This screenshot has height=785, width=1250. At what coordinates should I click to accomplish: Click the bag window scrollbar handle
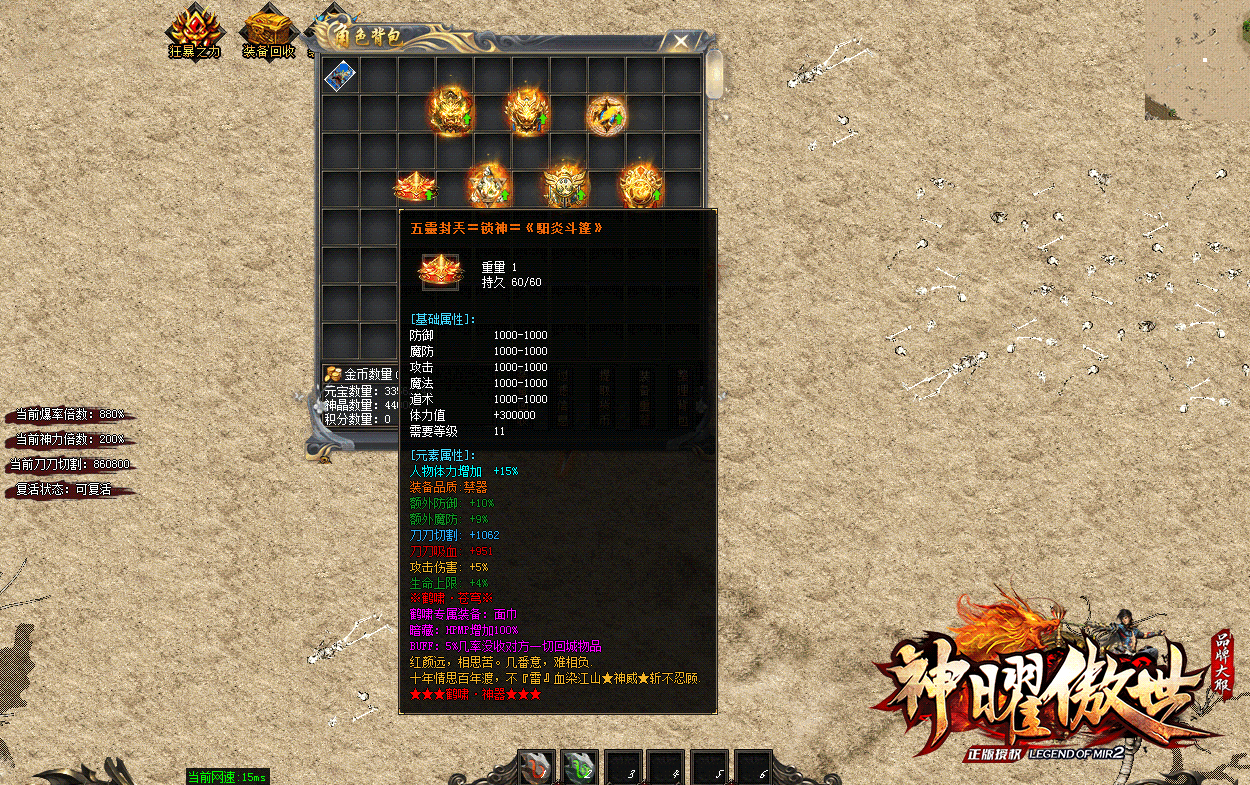click(714, 74)
